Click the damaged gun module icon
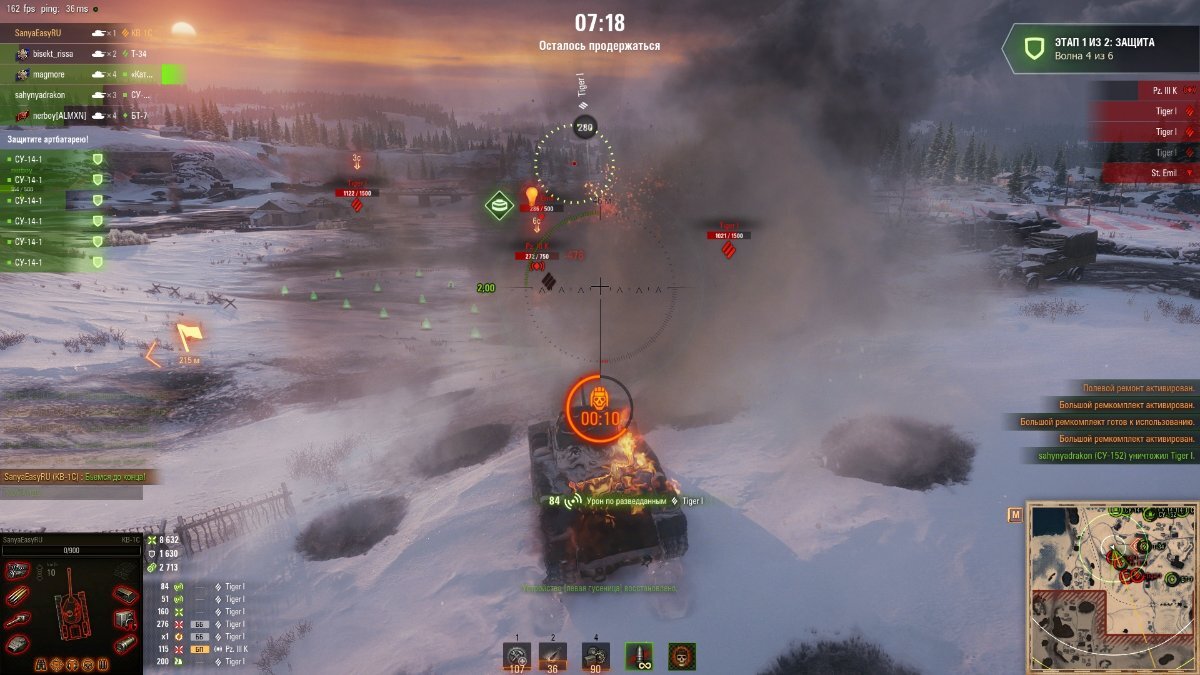This screenshot has height=675, width=1200. [x=17, y=621]
